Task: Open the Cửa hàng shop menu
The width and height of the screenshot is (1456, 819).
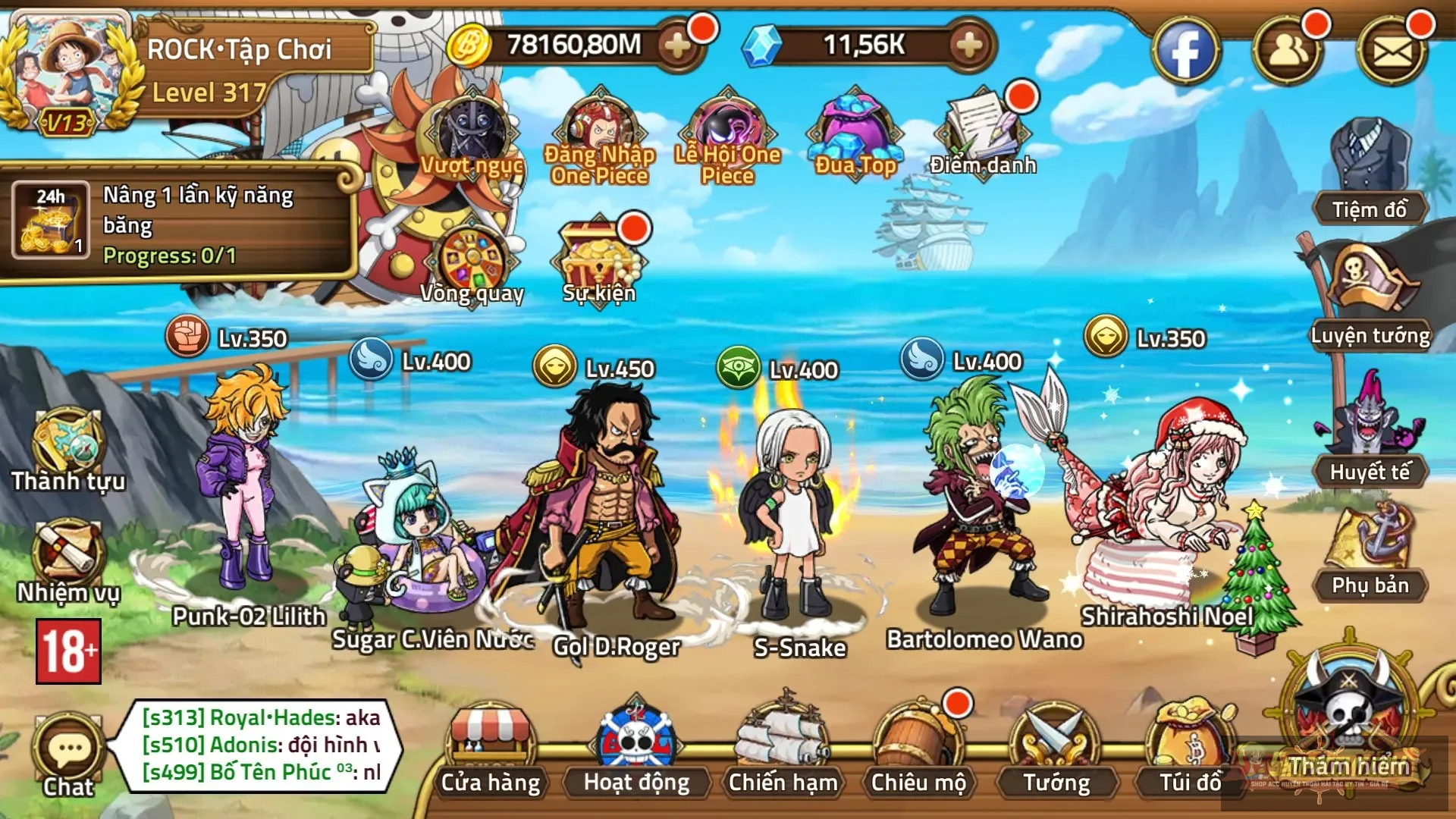Action: 490,747
